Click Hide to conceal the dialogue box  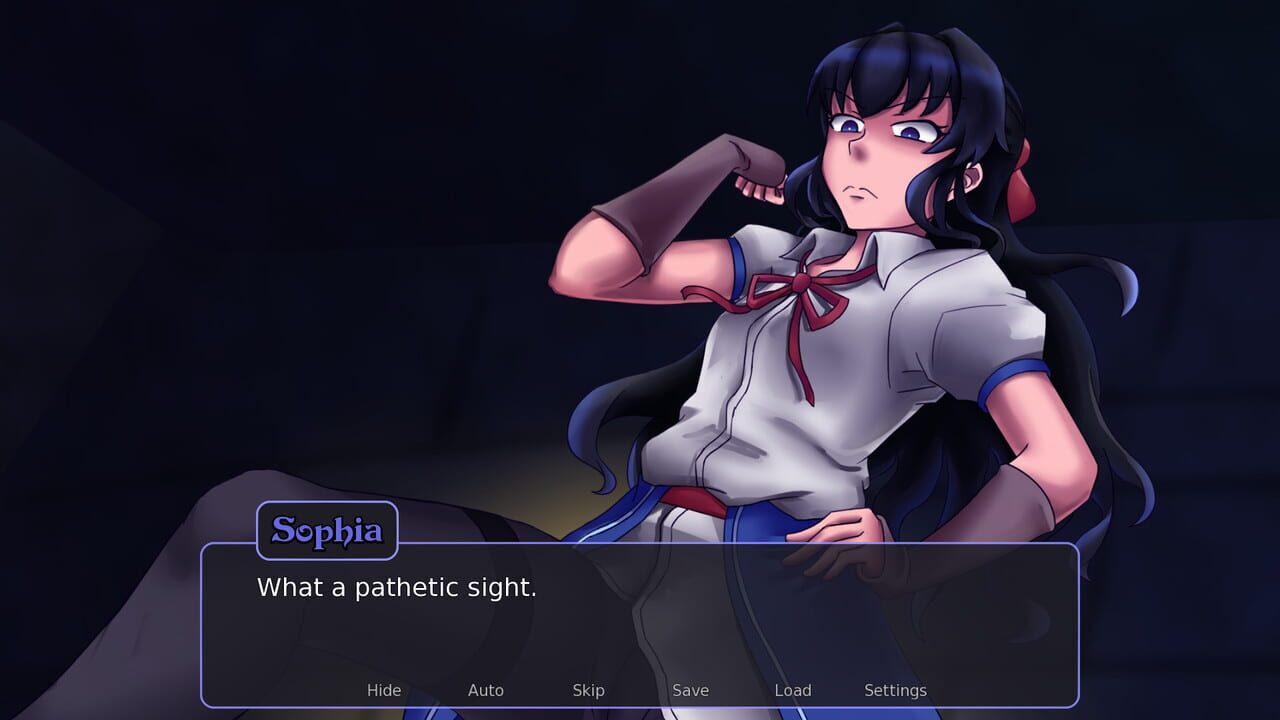coord(384,690)
